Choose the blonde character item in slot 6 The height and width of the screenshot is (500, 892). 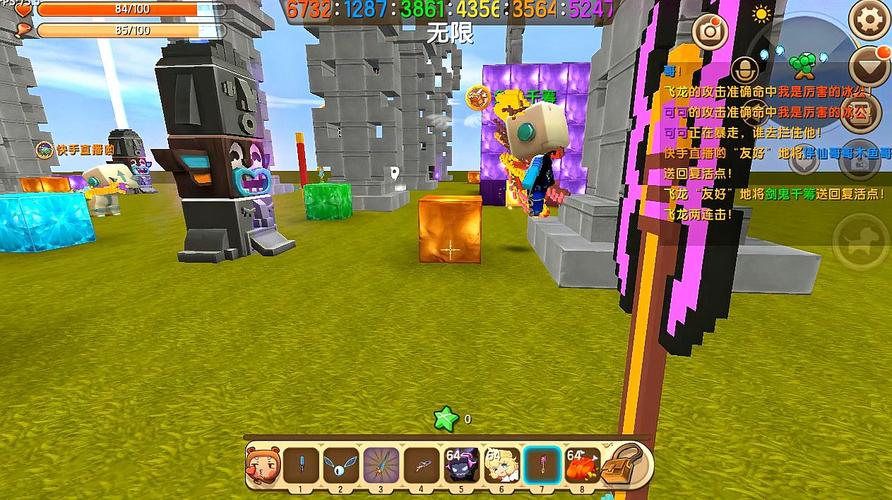[501, 465]
